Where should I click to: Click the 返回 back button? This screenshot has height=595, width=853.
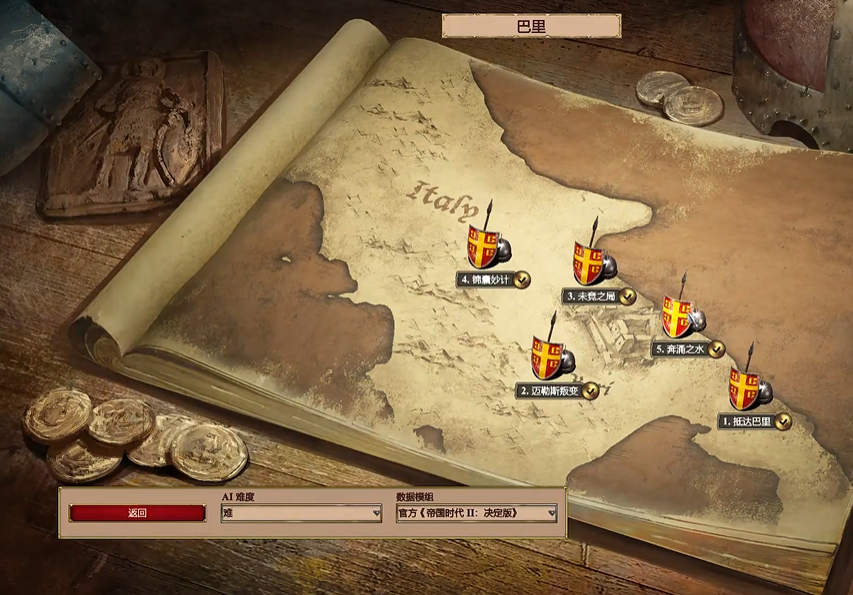[x=138, y=513]
